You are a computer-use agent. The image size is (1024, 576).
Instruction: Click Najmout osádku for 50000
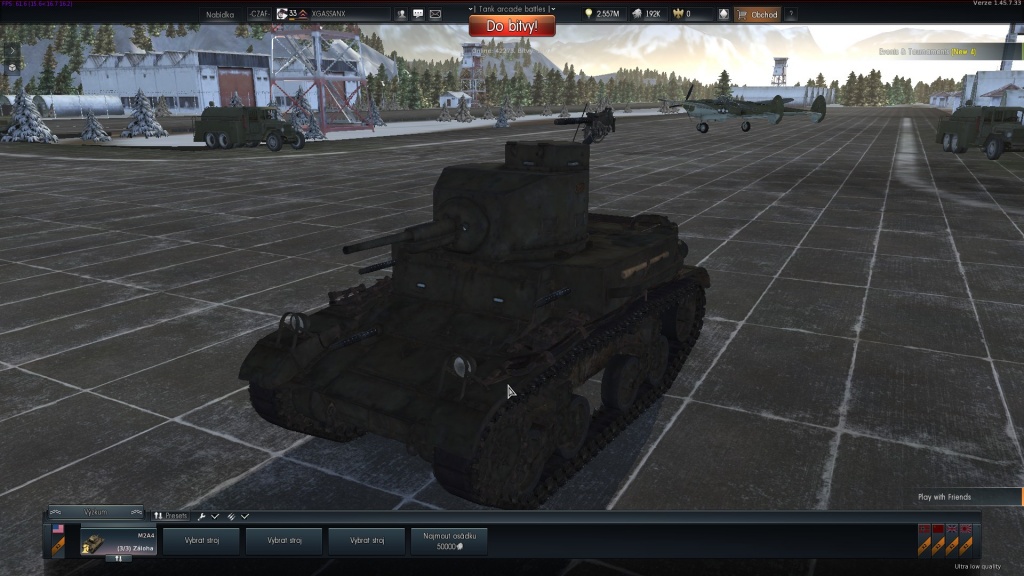click(x=448, y=541)
